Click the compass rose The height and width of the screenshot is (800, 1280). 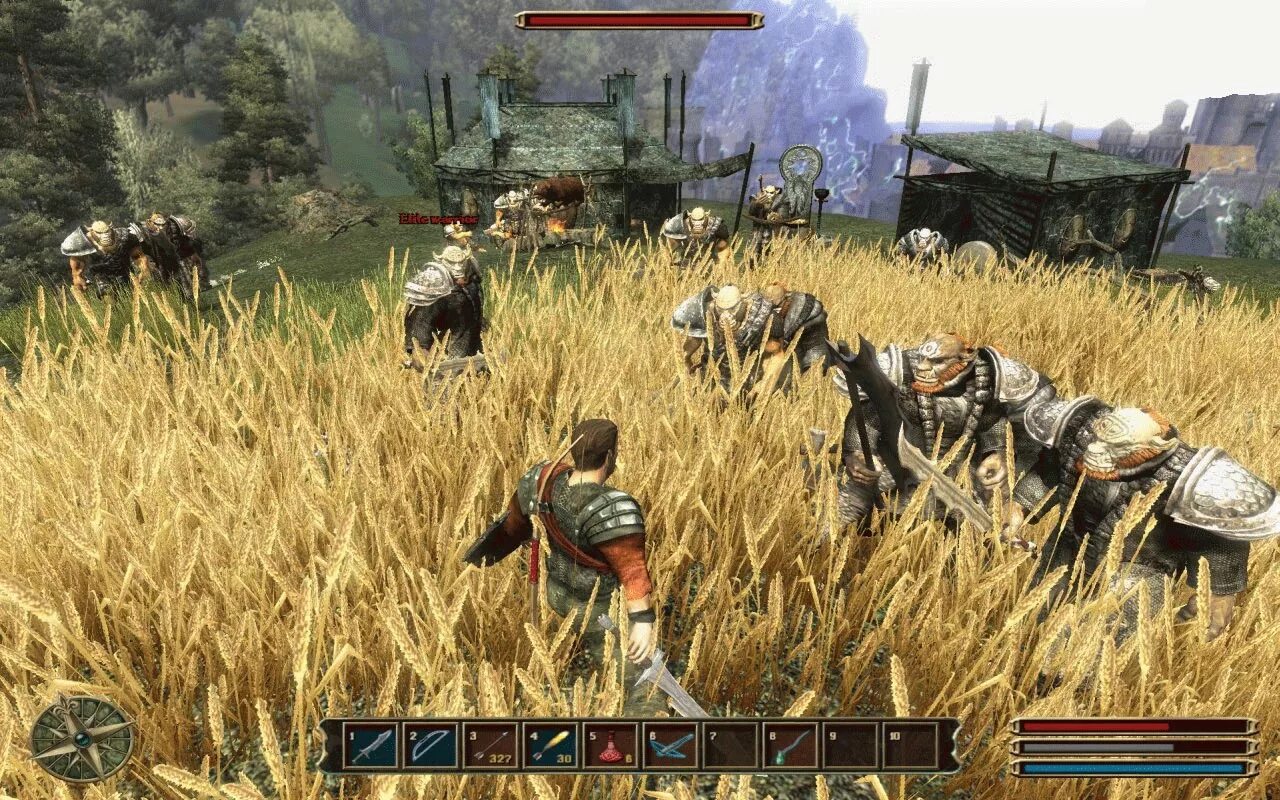coord(82,739)
